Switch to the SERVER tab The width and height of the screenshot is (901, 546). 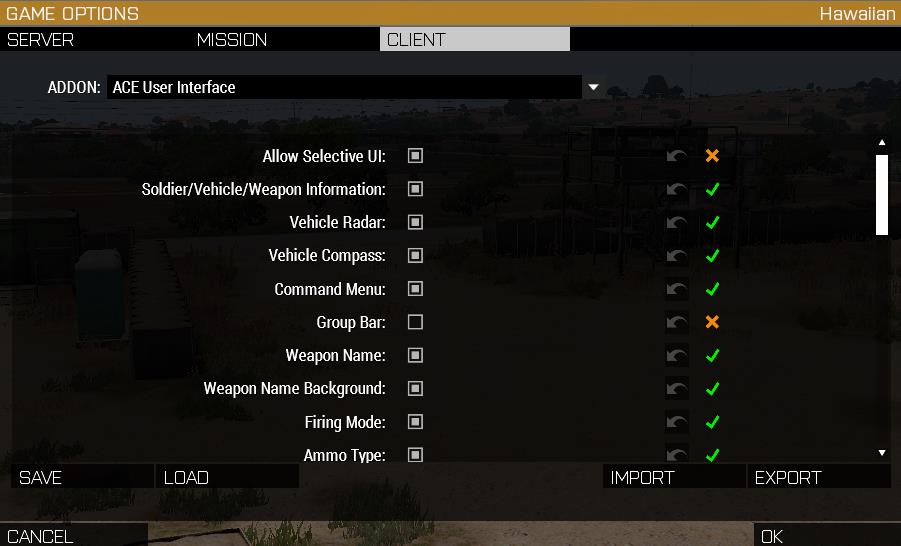pyautogui.click(x=41, y=40)
